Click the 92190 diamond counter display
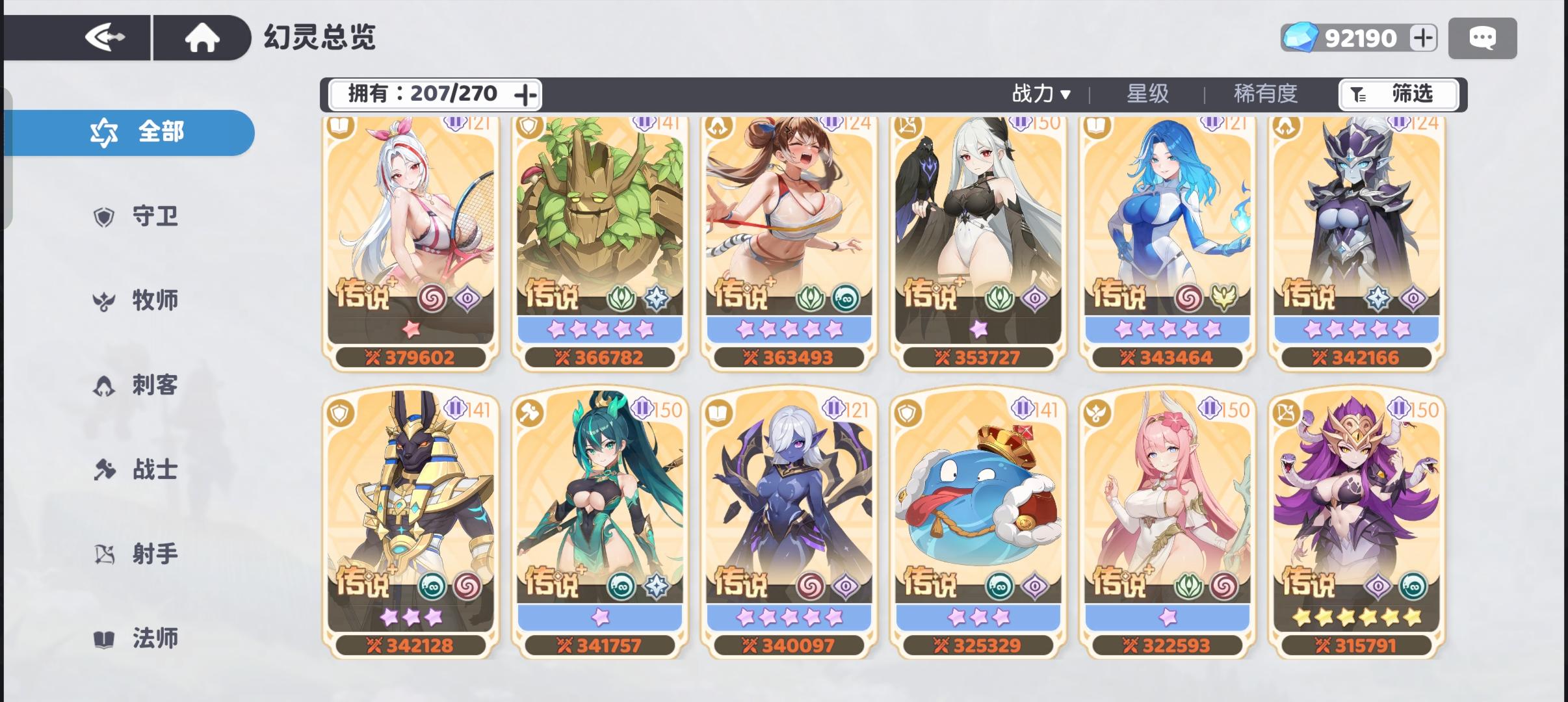 coord(1361,37)
